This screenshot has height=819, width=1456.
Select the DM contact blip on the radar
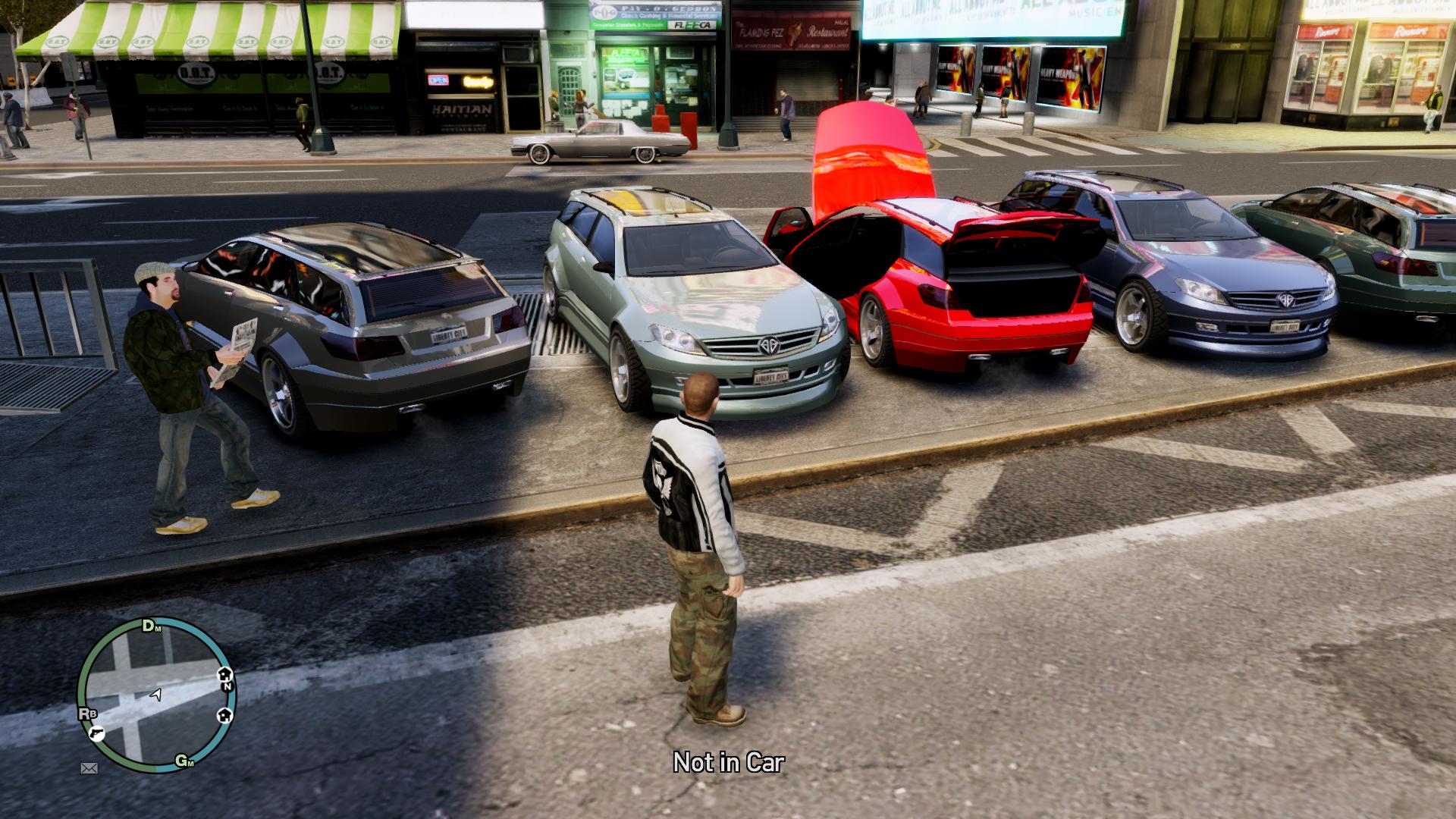pos(152,626)
